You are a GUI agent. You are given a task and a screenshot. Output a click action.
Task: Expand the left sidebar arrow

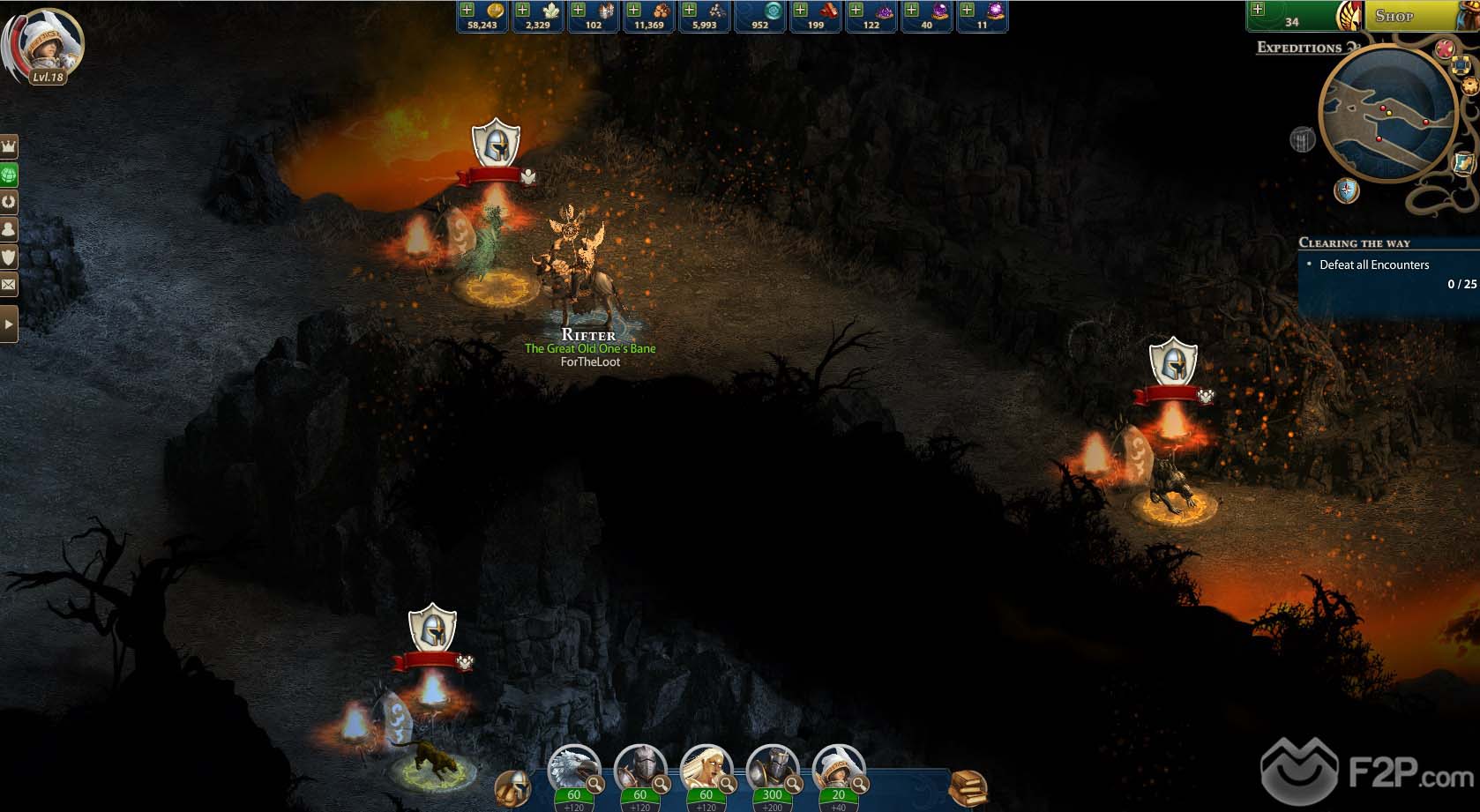9,324
